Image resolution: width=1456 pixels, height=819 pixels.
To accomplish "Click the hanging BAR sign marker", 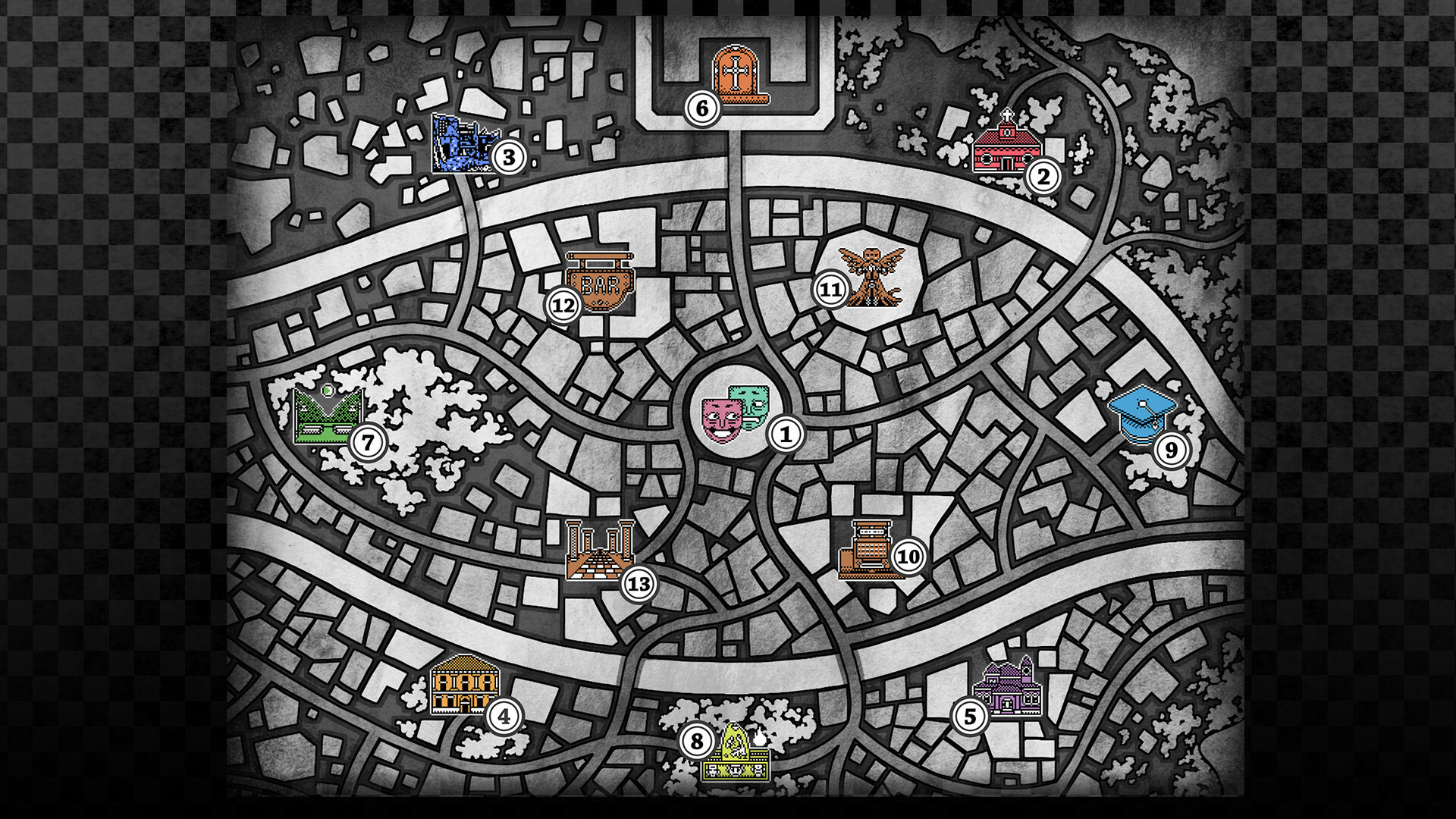I will coord(599,281).
